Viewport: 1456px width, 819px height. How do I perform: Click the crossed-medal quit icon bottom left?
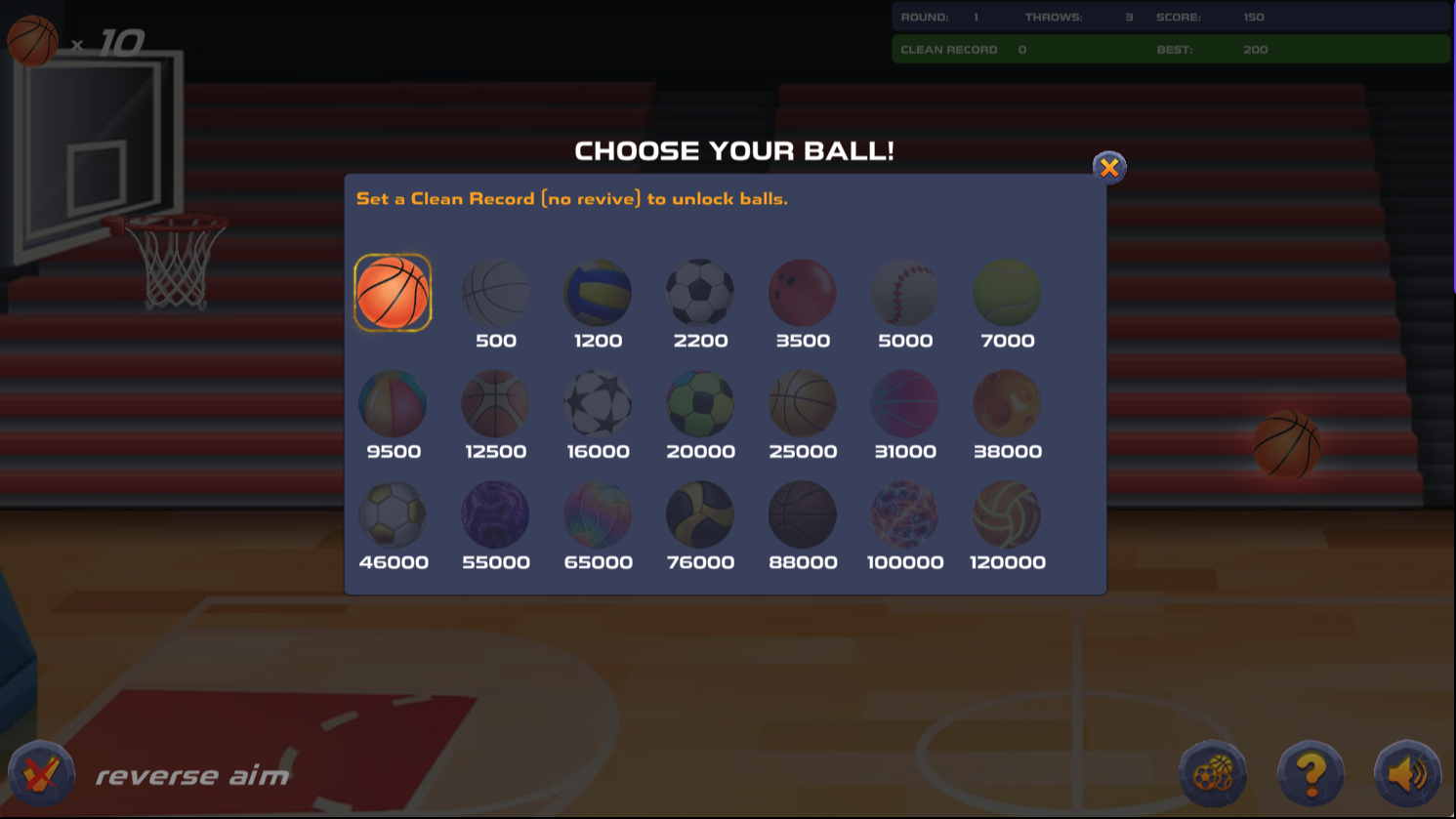point(43,772)
